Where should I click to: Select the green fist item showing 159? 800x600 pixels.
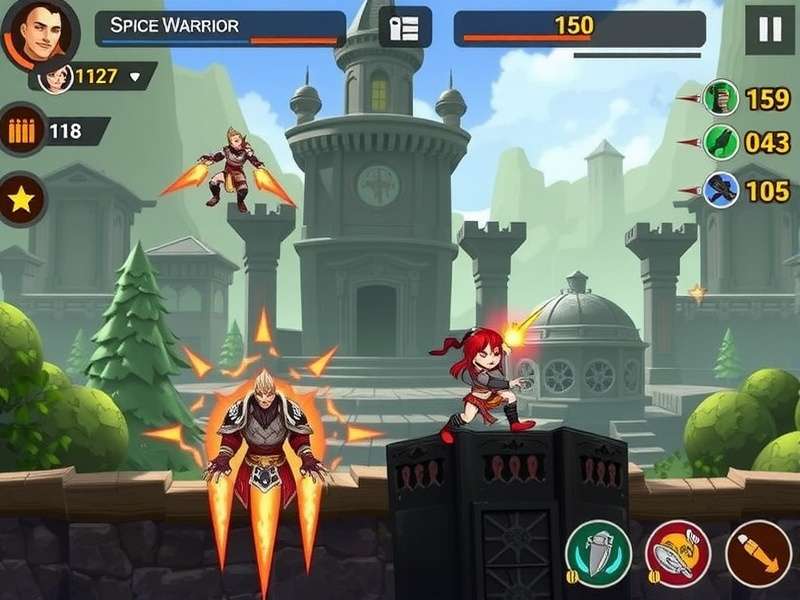[720, 98]
